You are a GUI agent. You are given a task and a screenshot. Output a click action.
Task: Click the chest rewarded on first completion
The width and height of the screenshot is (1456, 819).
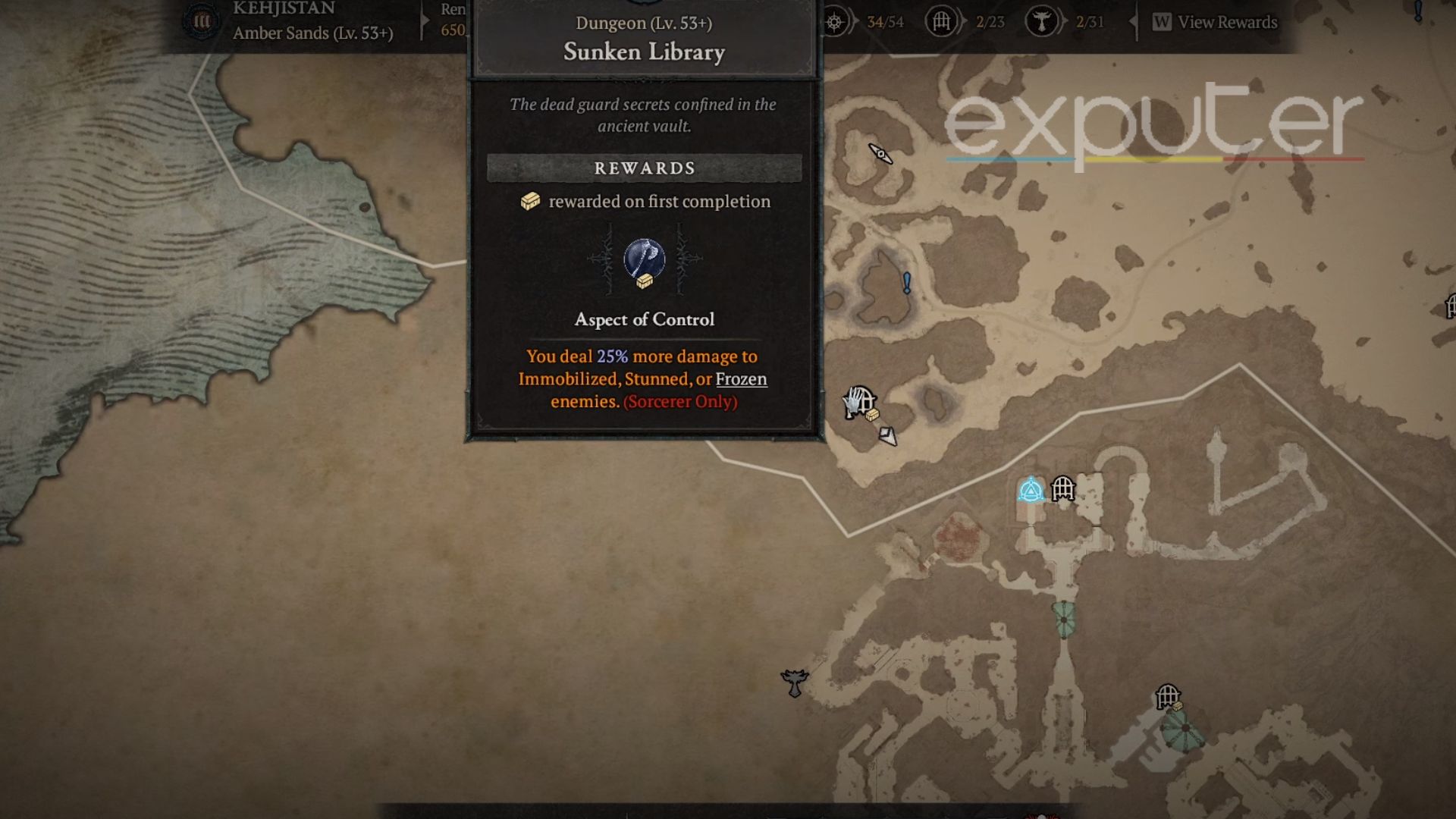(529, 201)
